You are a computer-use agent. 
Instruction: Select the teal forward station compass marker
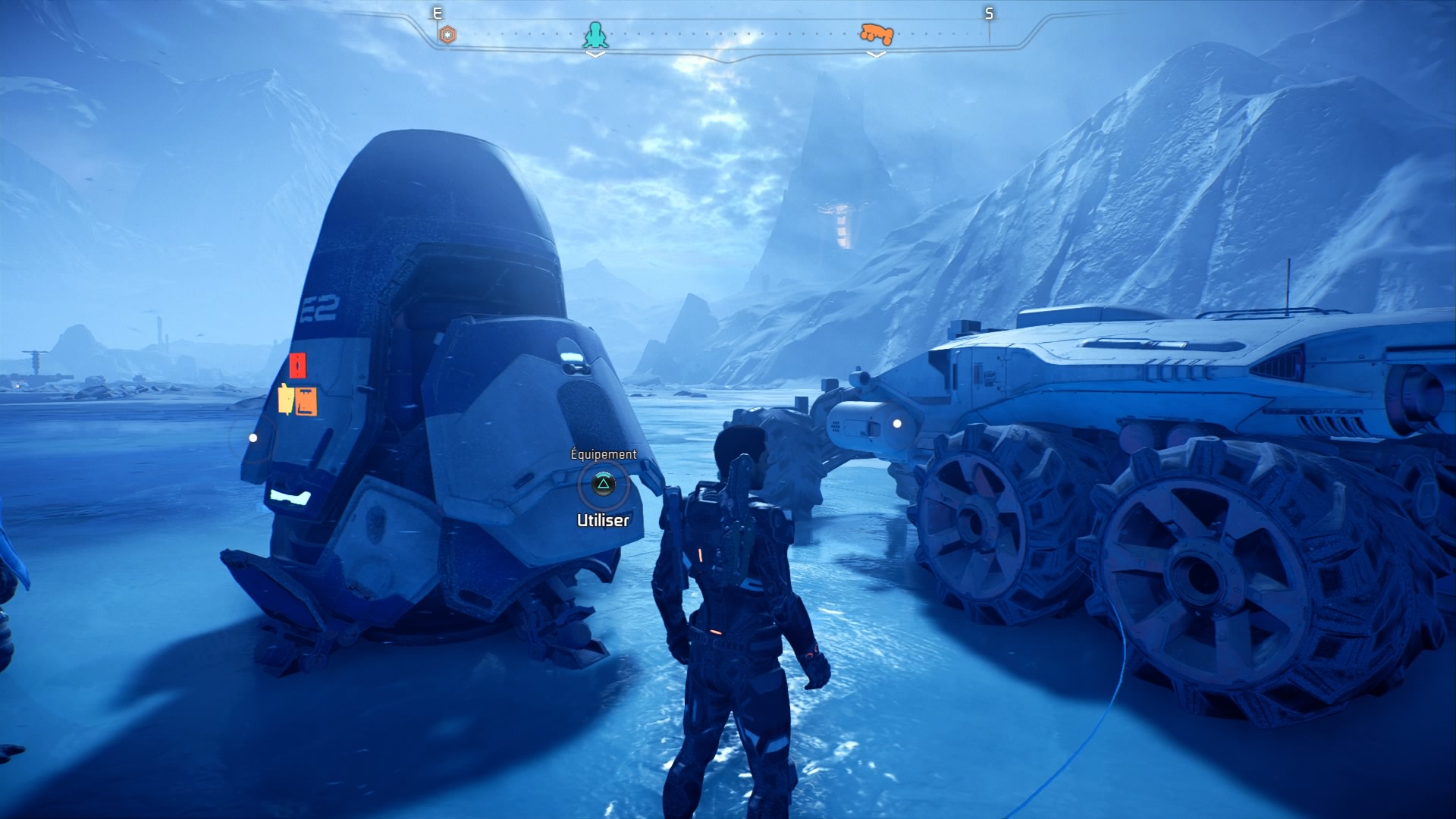tap(595, 34)
